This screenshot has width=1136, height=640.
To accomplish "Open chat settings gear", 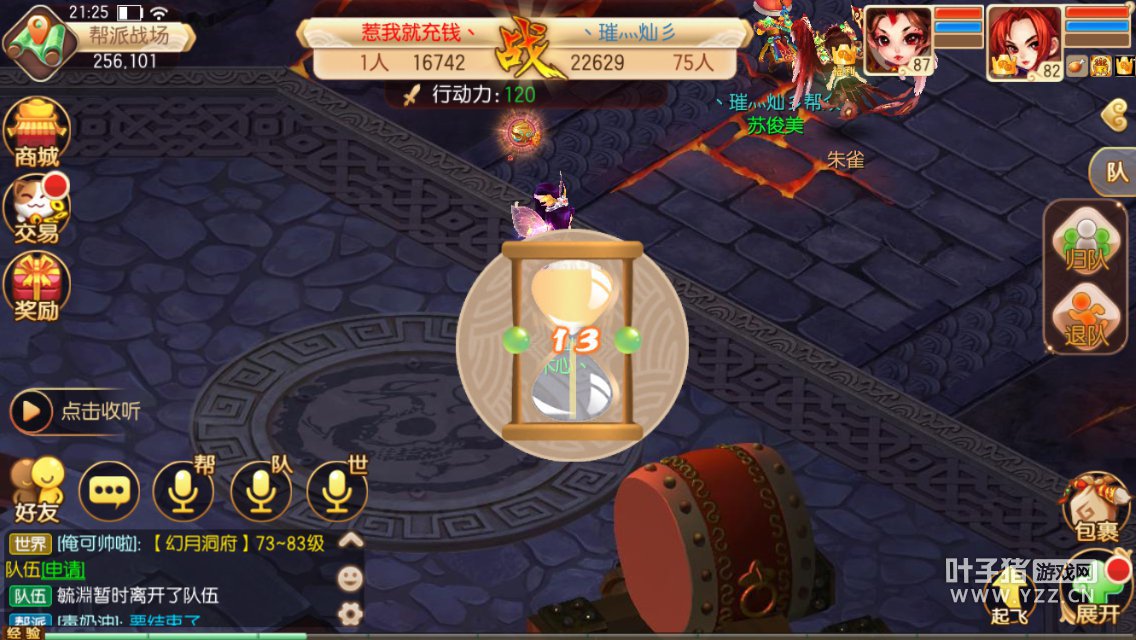I will pos(350,613).
